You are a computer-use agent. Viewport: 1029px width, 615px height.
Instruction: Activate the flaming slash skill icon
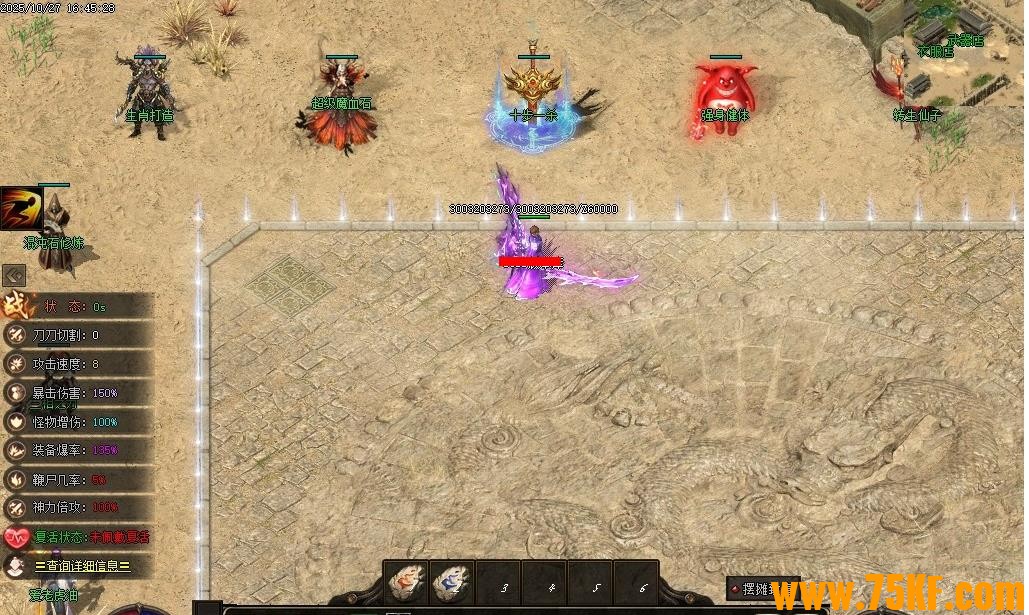[20, 209]
